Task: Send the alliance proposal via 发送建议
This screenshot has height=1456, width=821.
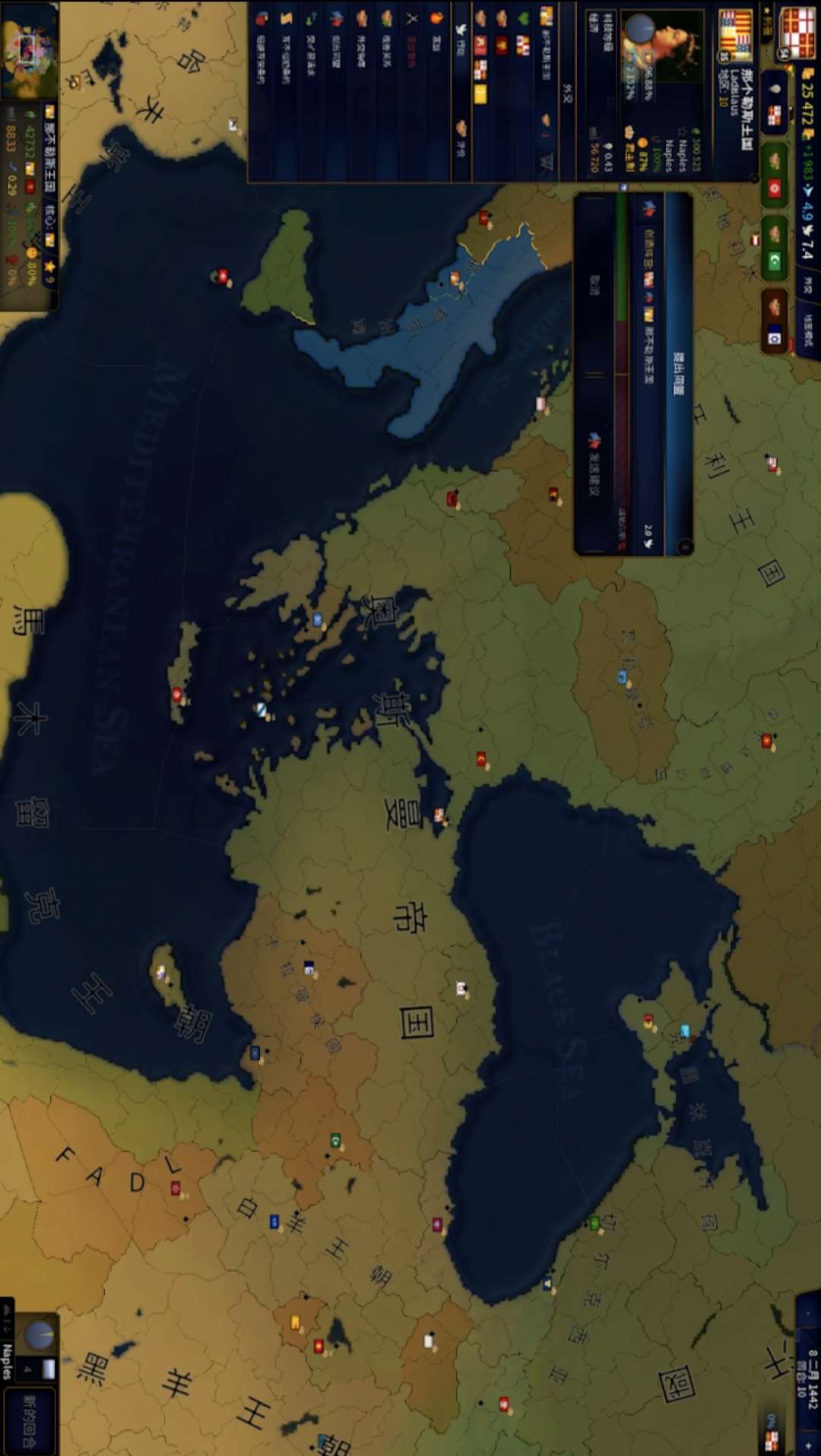Action: (594, 465)
